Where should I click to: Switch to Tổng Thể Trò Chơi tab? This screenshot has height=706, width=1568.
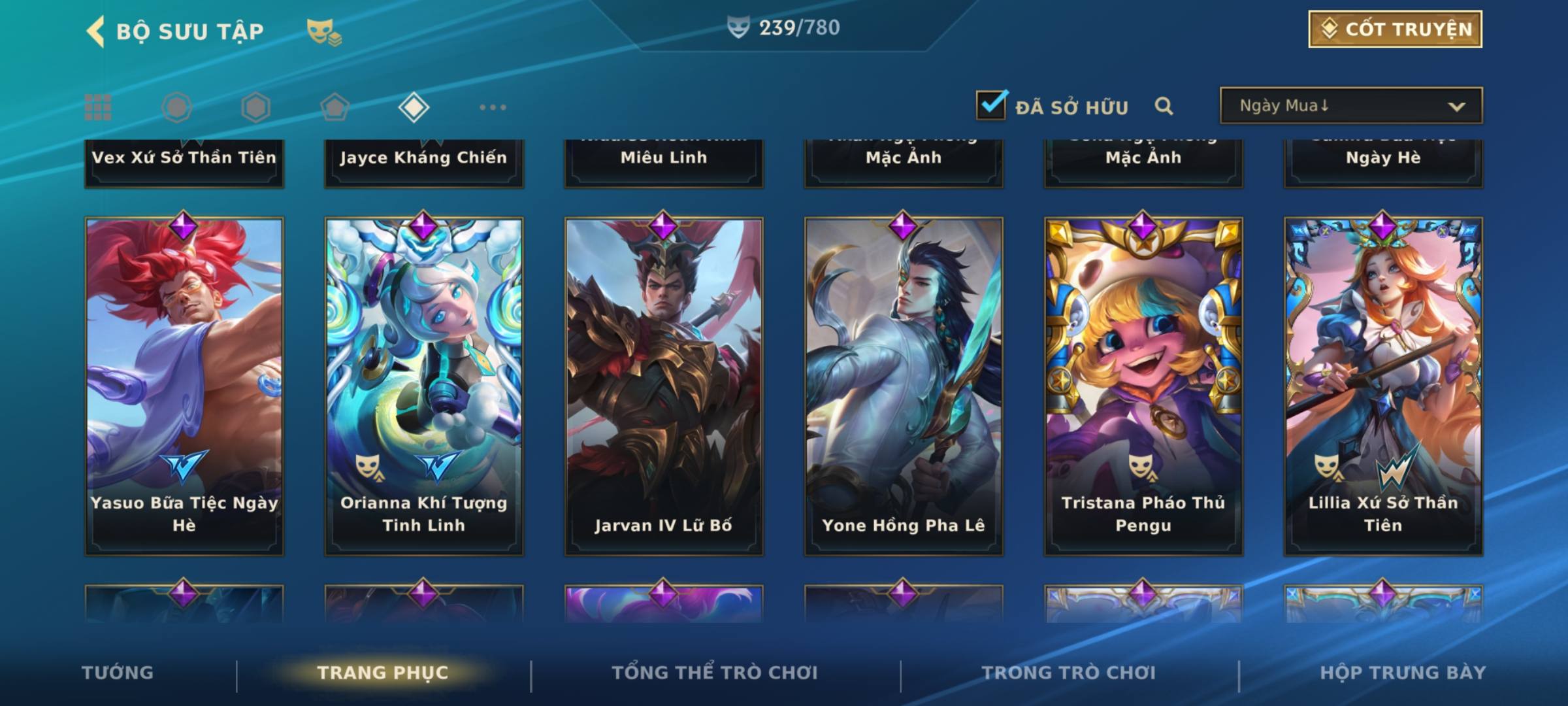tap(715, 673)
